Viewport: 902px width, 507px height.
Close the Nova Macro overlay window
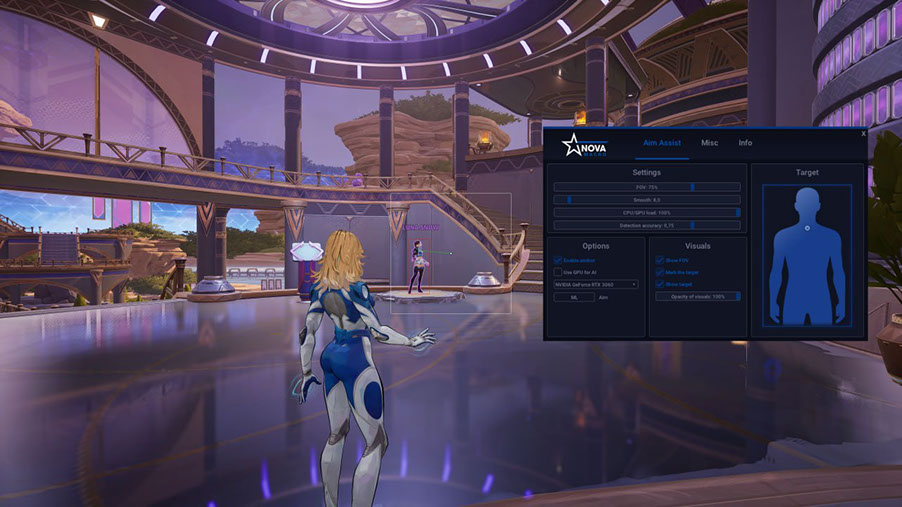(863, 133)
